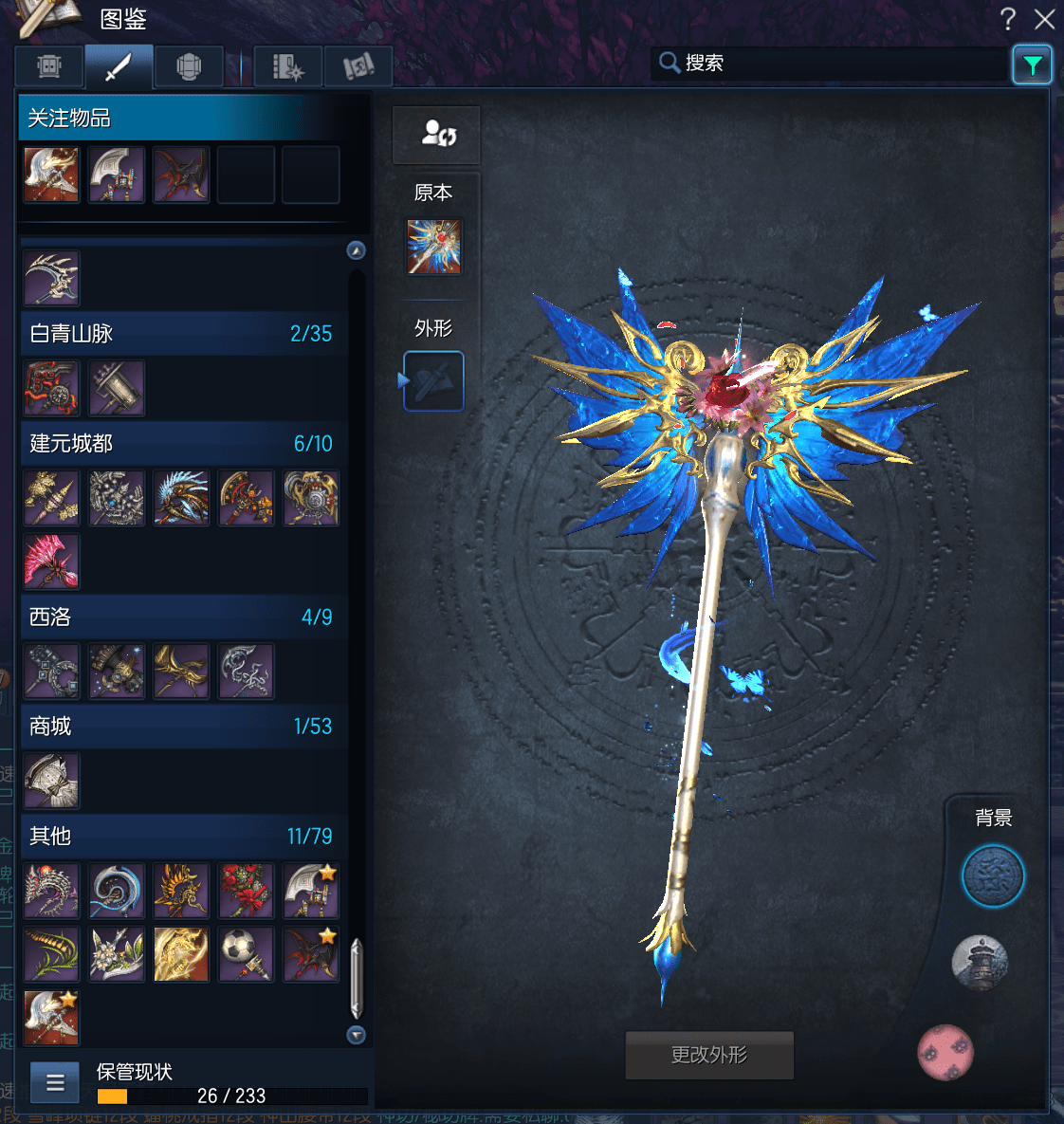Image resolution: width=1064 pixels, height=1124 pixels.
Task: Click the 更改外形 button
Action: coord(709,1055)
